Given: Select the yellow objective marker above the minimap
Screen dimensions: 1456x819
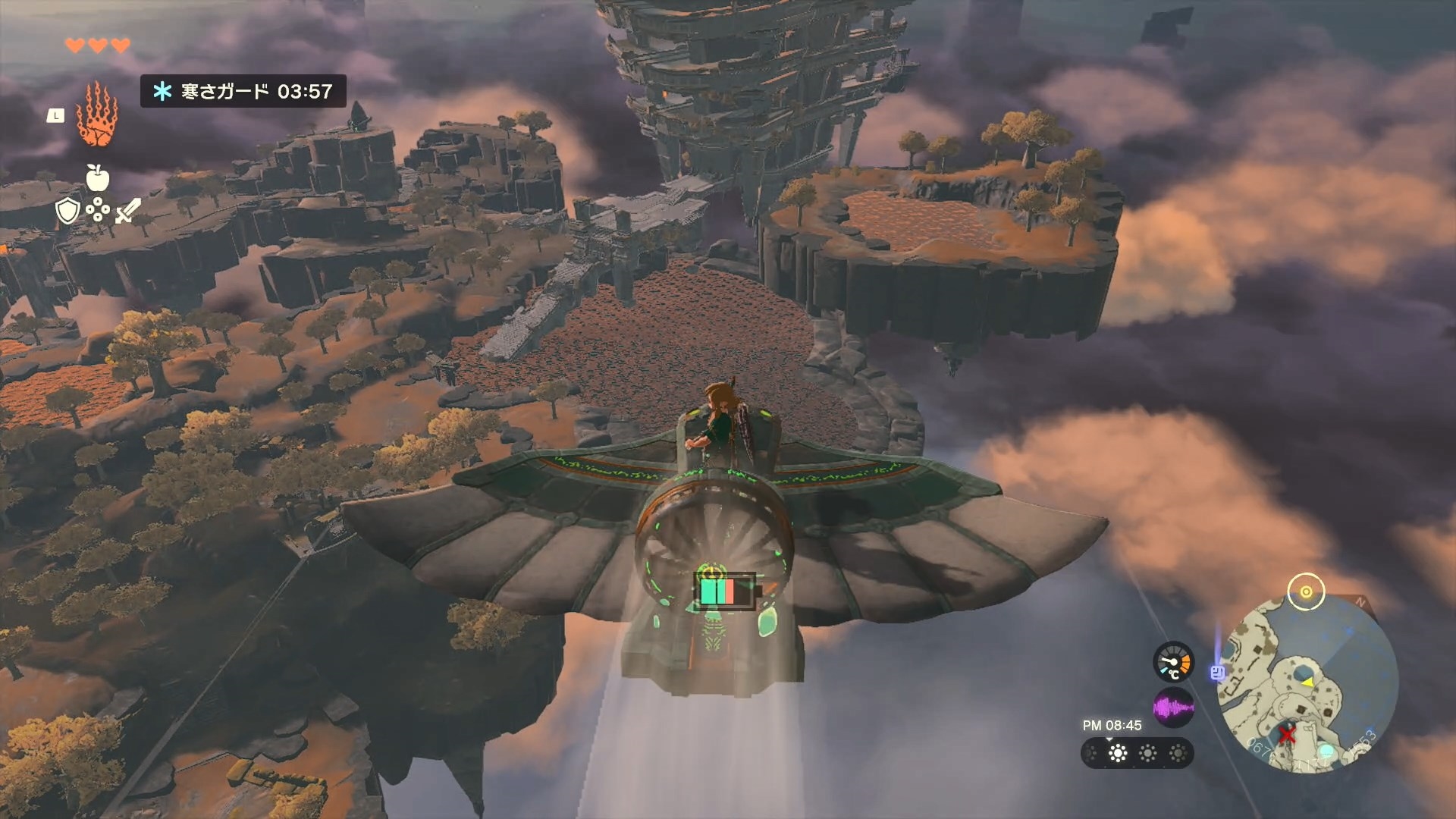Looking at the screenshot, I should pos(1306,592).
